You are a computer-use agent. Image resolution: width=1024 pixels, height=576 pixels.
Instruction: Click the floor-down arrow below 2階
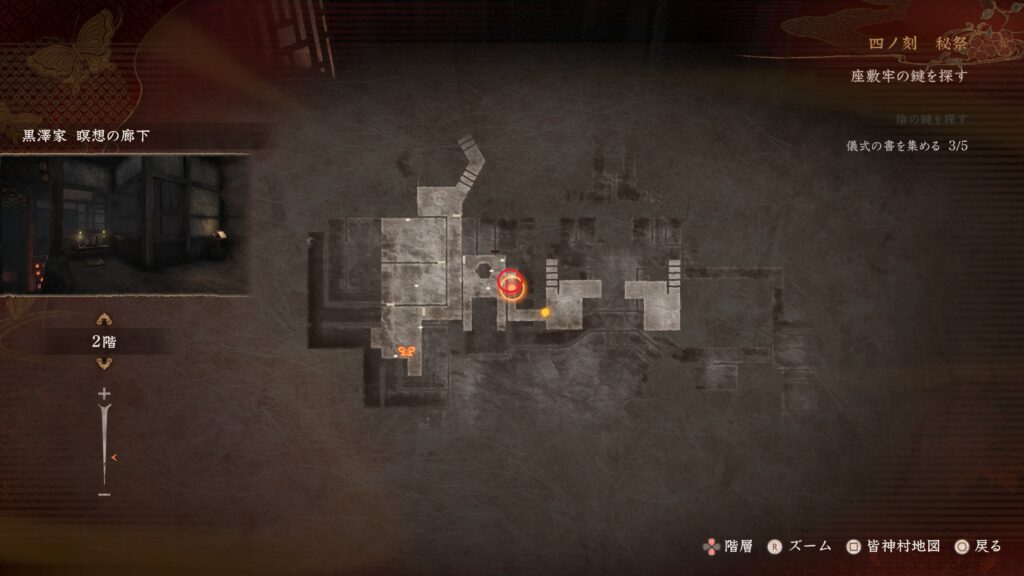point(104,364)
